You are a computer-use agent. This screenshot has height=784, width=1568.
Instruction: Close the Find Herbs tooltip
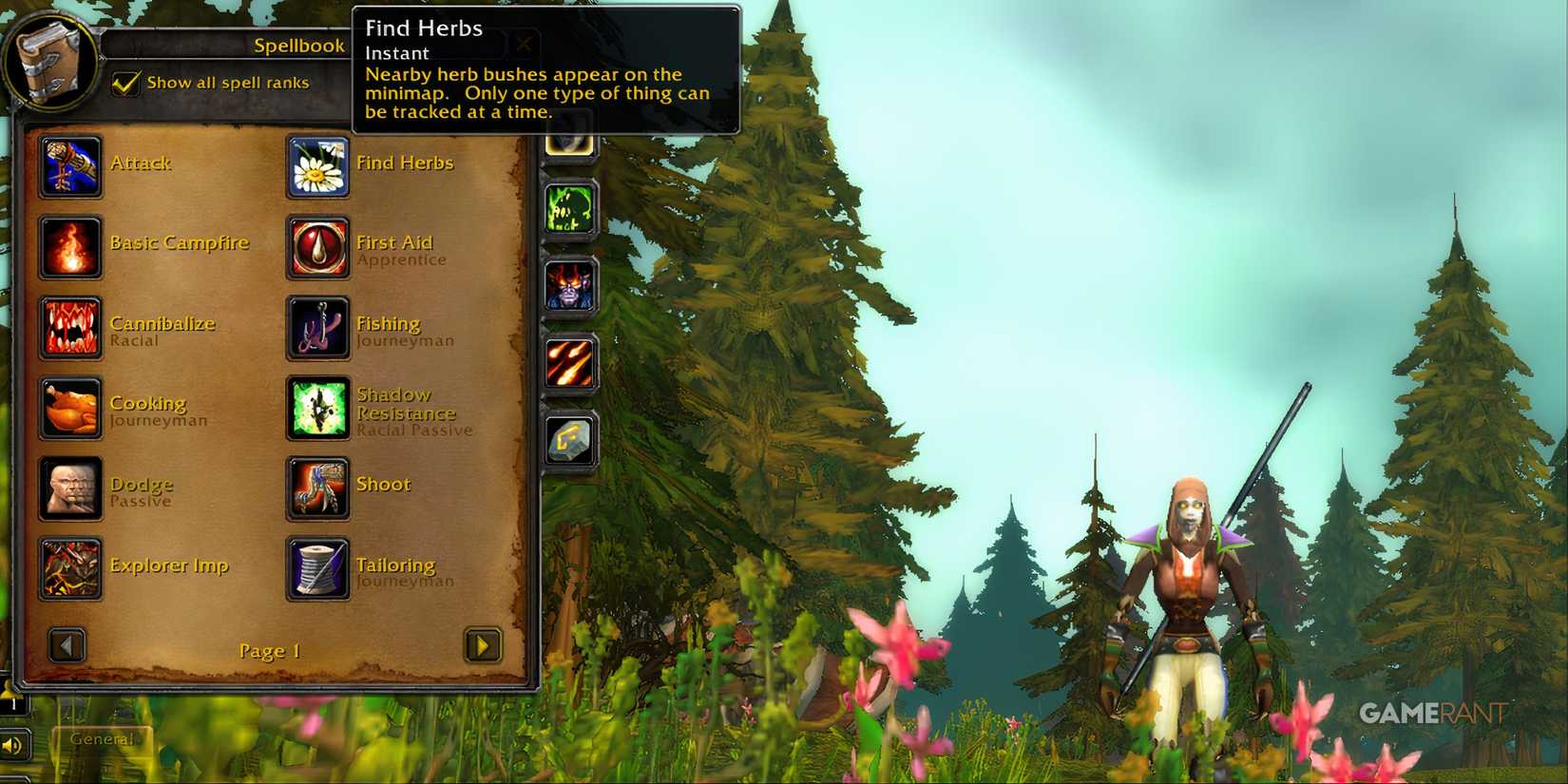pyautogui.click(x=525, y=44)
